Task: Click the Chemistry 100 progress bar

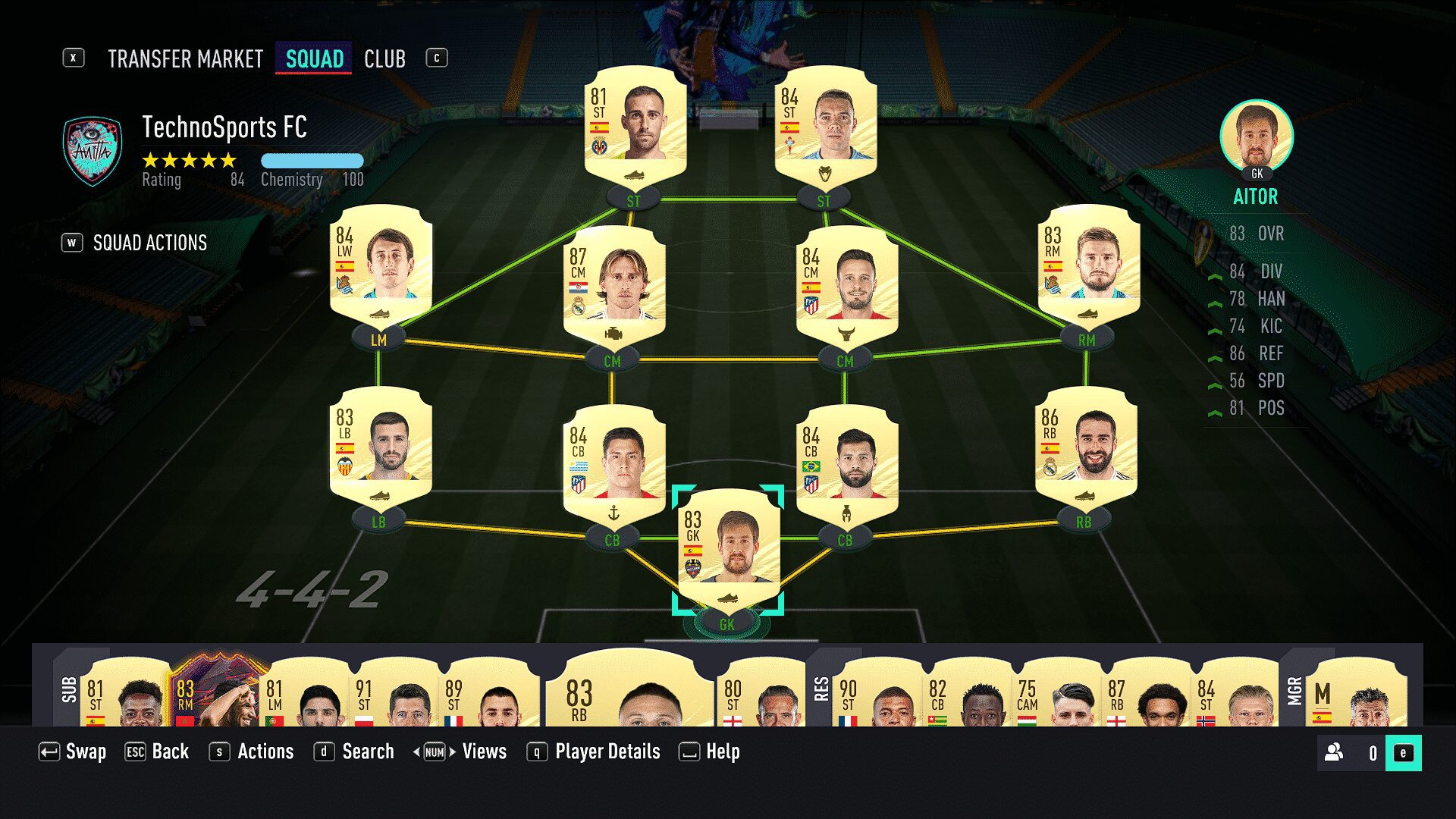Action: pyautogui.click(x=312, y=161)
